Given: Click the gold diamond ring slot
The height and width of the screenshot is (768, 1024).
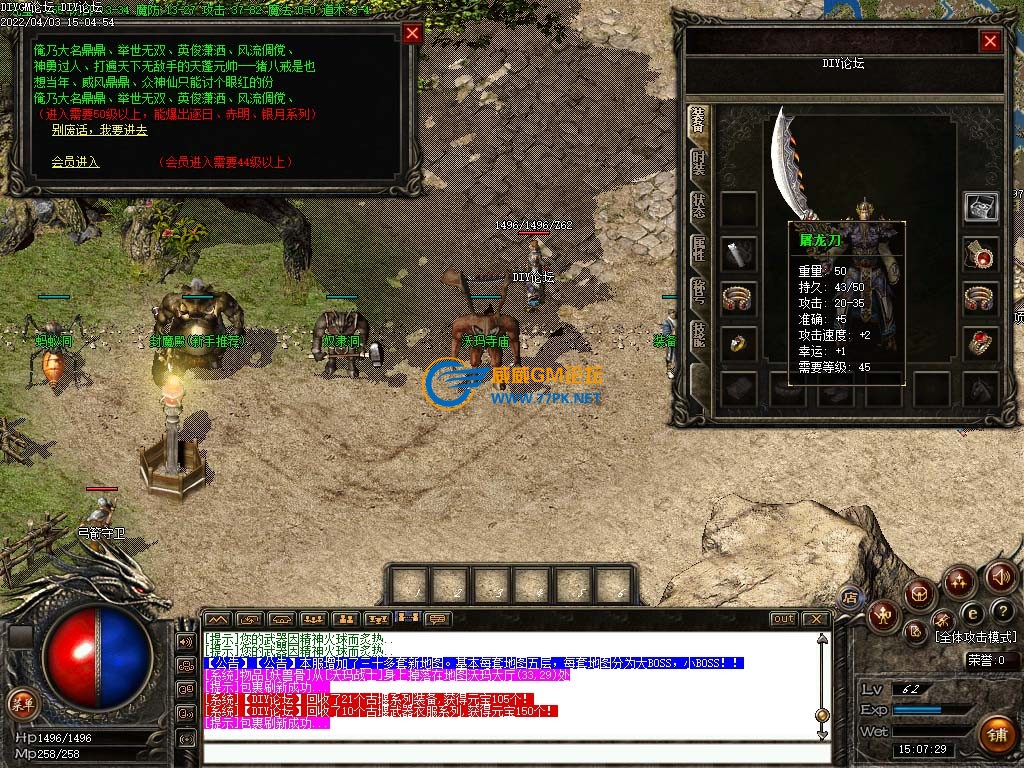Looking at the screenshot, I should 739,344.
